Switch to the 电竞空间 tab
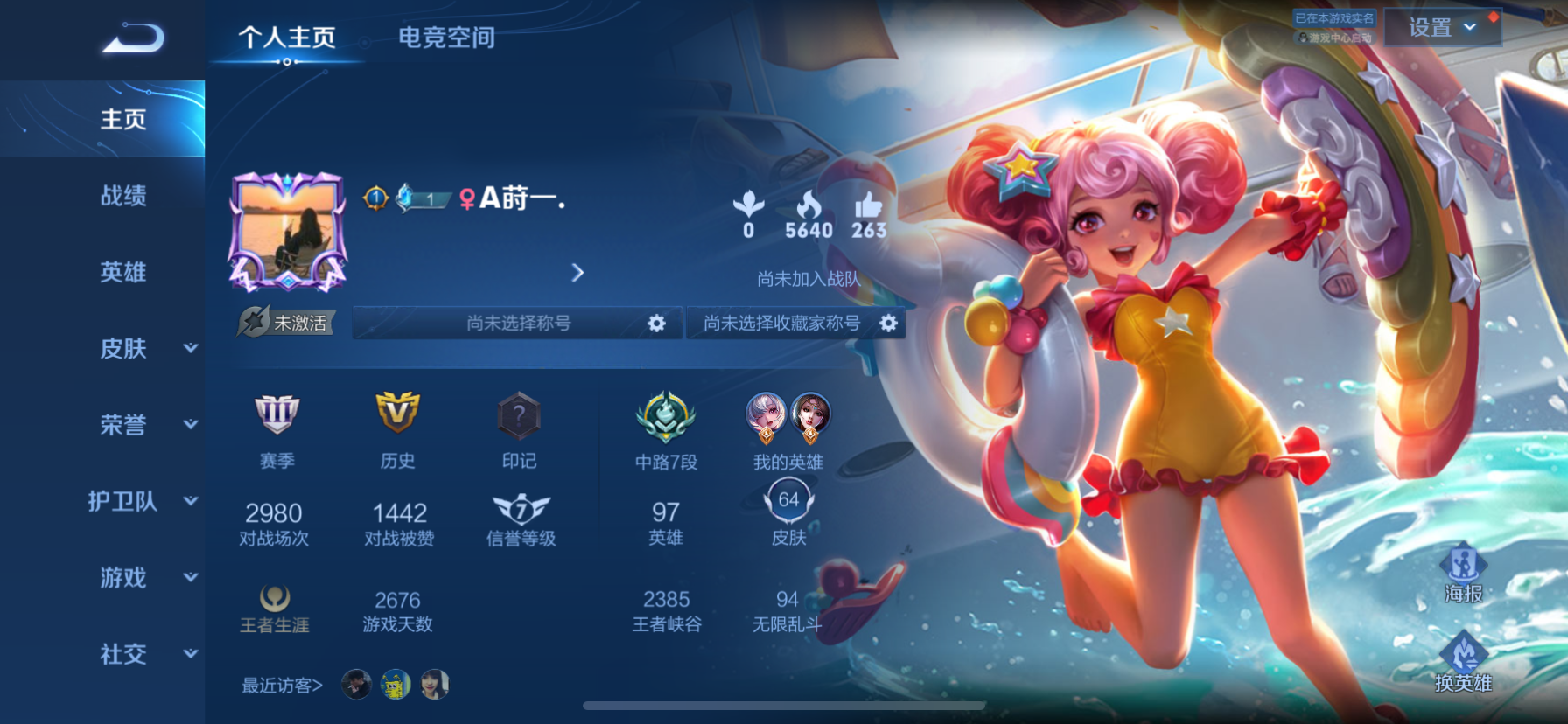This screenshot has width=1568, height=724. (447, 38)
